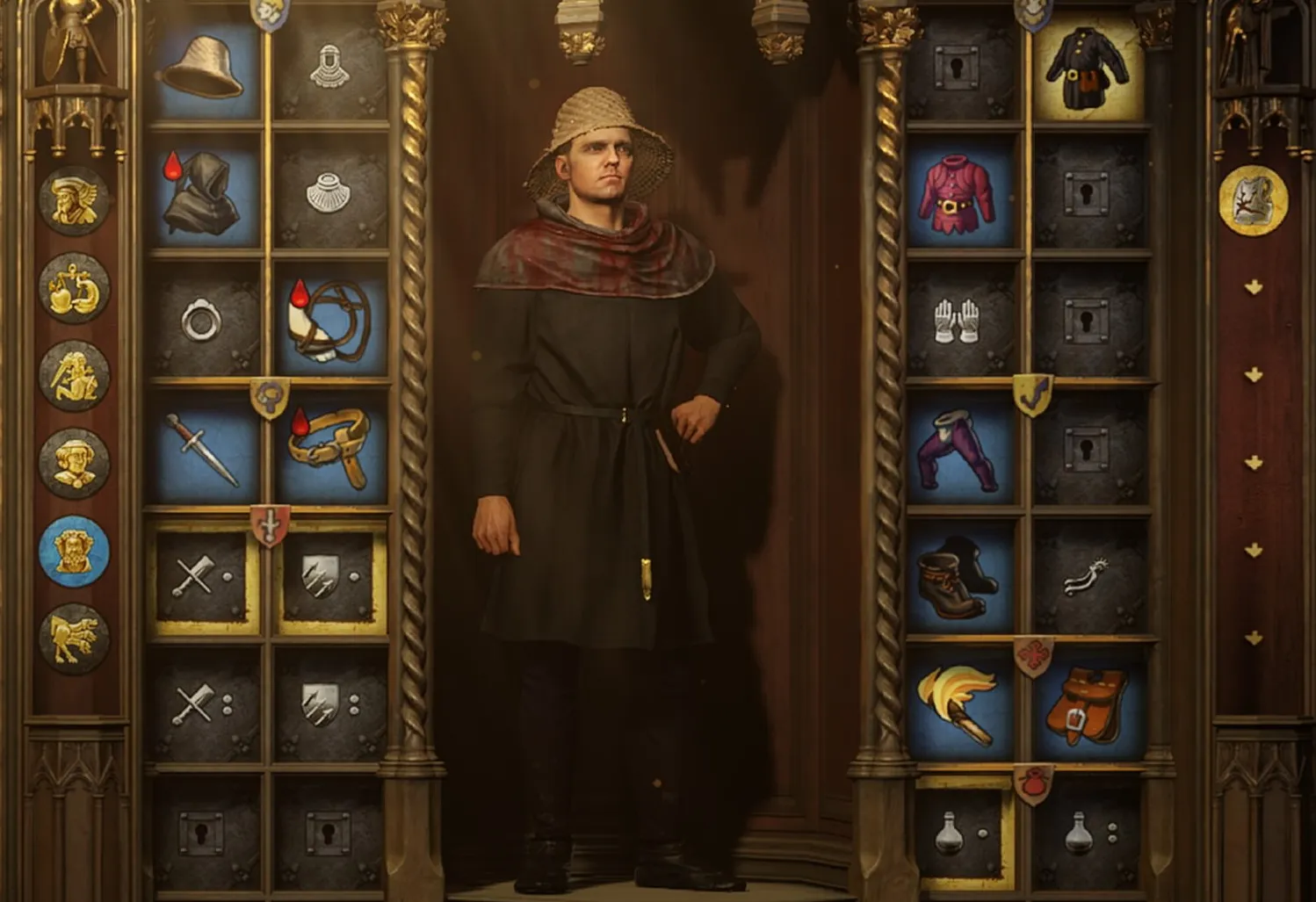Image resolution: width=1316 pixels, height=902 pixels.
Task: Select the straw hat equipment slot
Action: tap(204, 67)
